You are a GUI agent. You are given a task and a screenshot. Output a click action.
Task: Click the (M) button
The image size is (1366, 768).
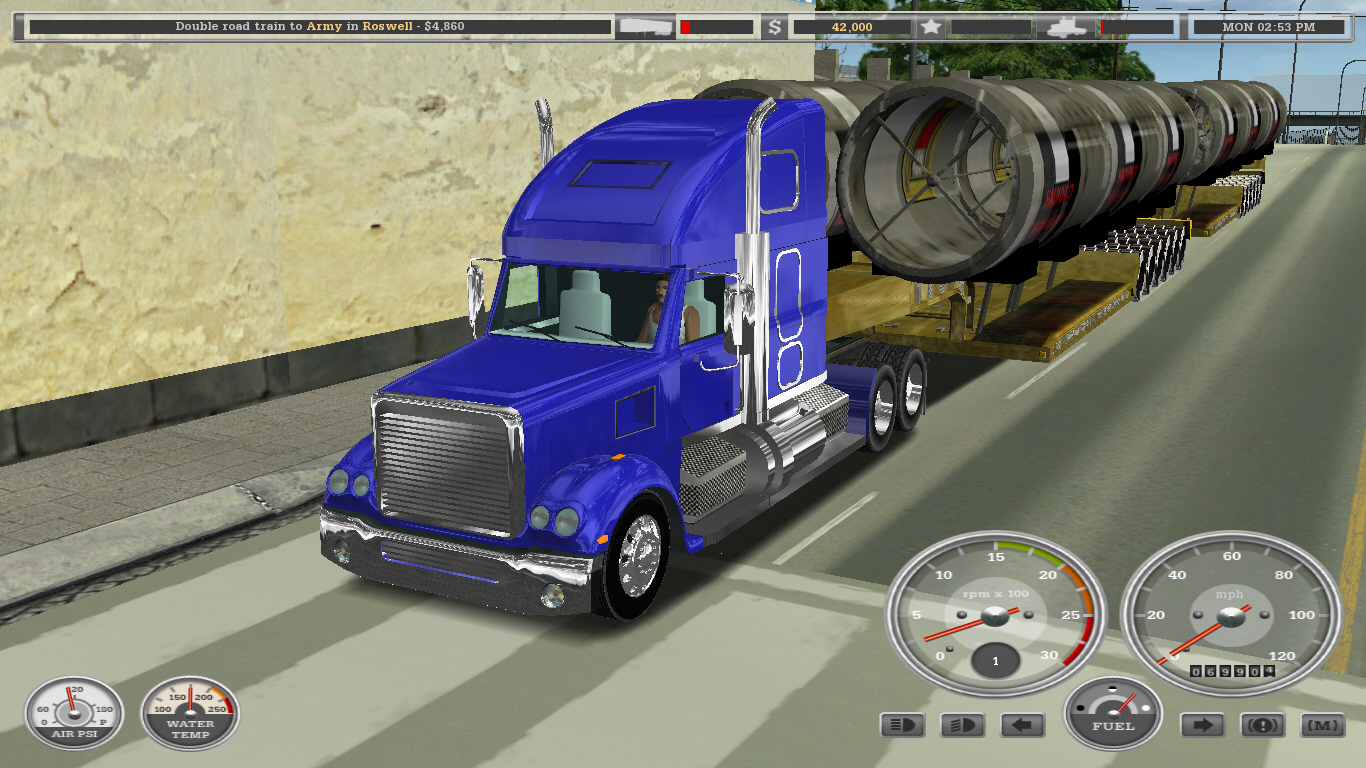1322,725
